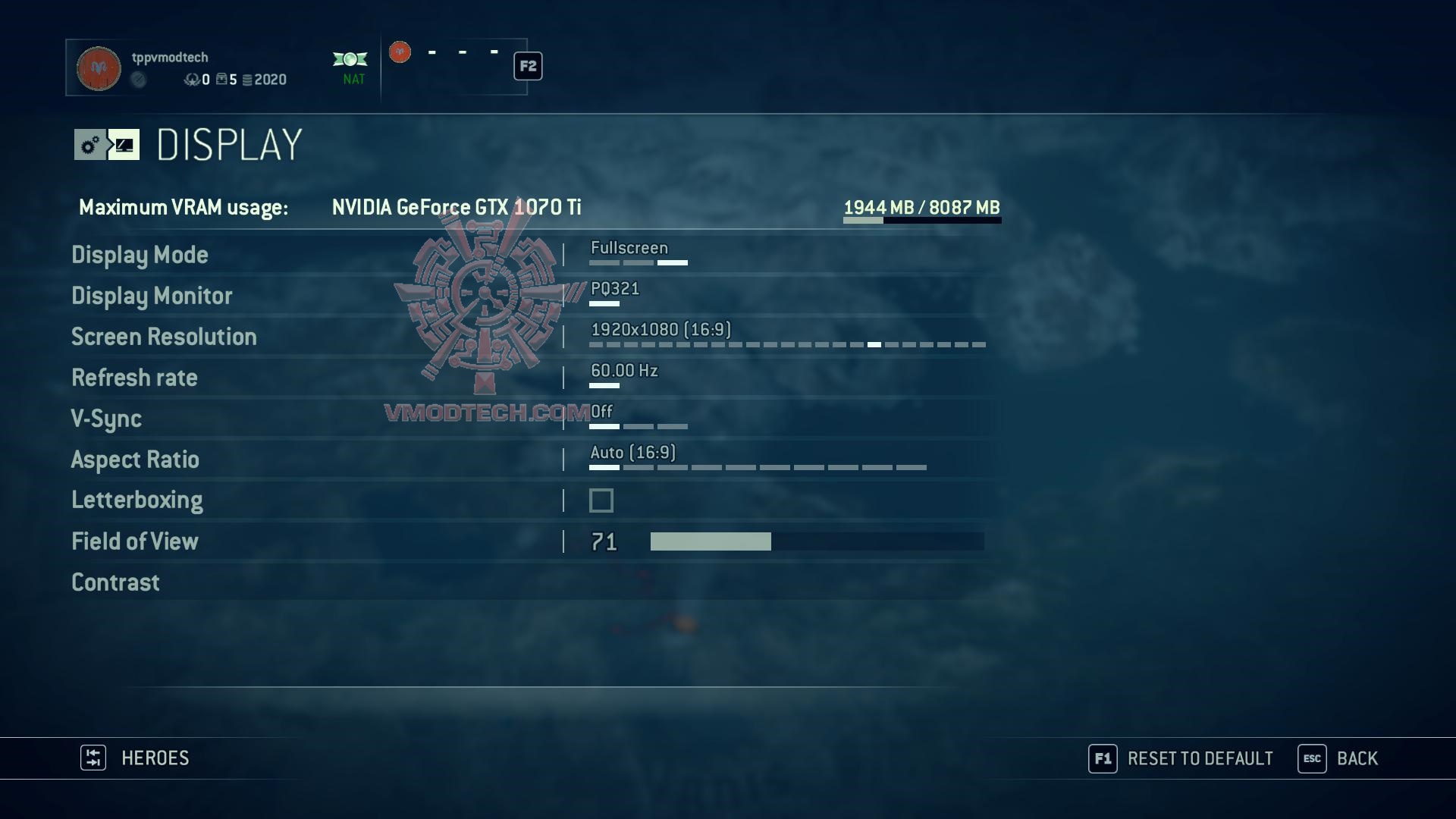Open the Heroes screen

[135, 758]
